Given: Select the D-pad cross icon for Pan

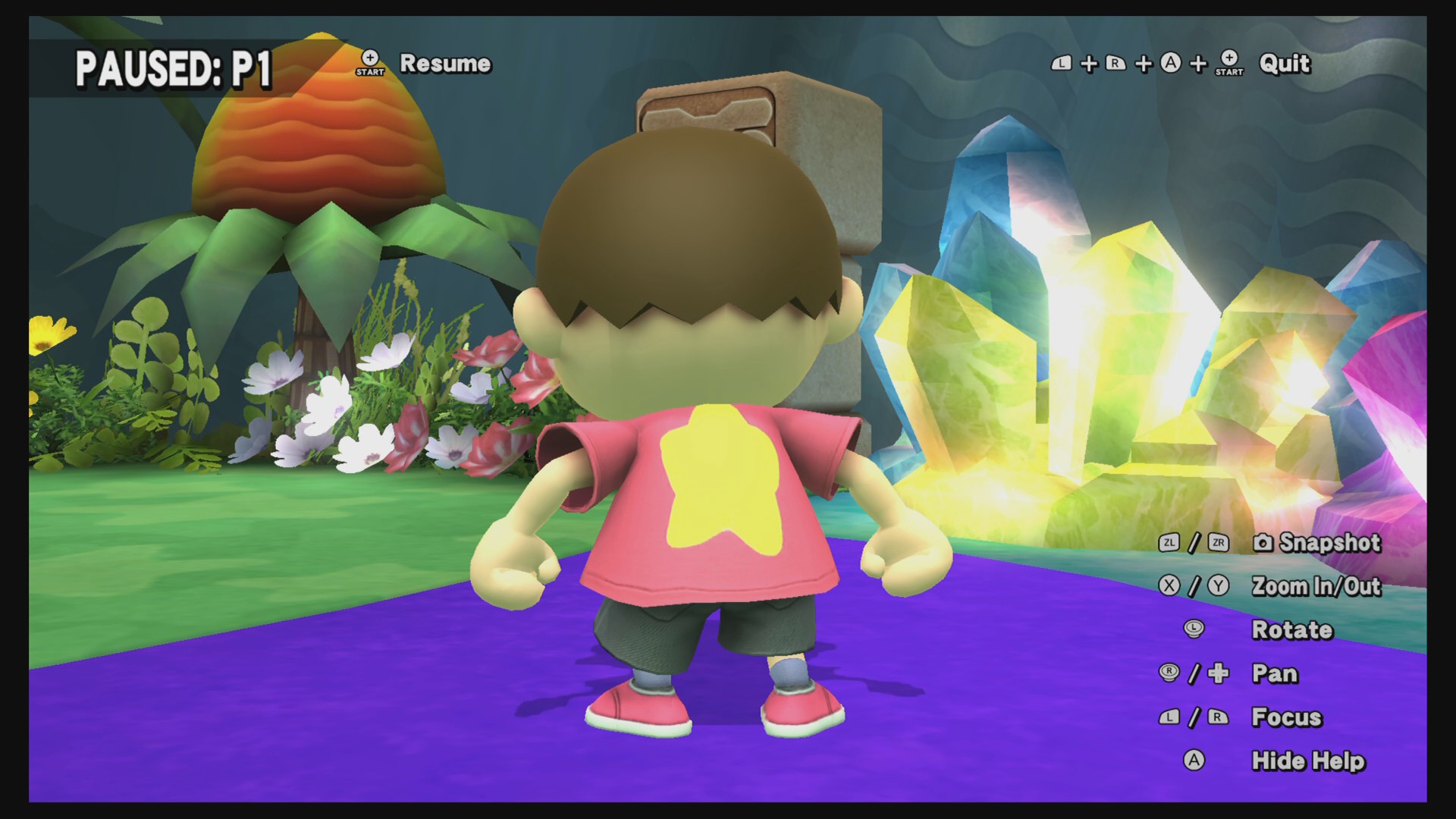Looking at the screenshot, I should [1219, 673].
